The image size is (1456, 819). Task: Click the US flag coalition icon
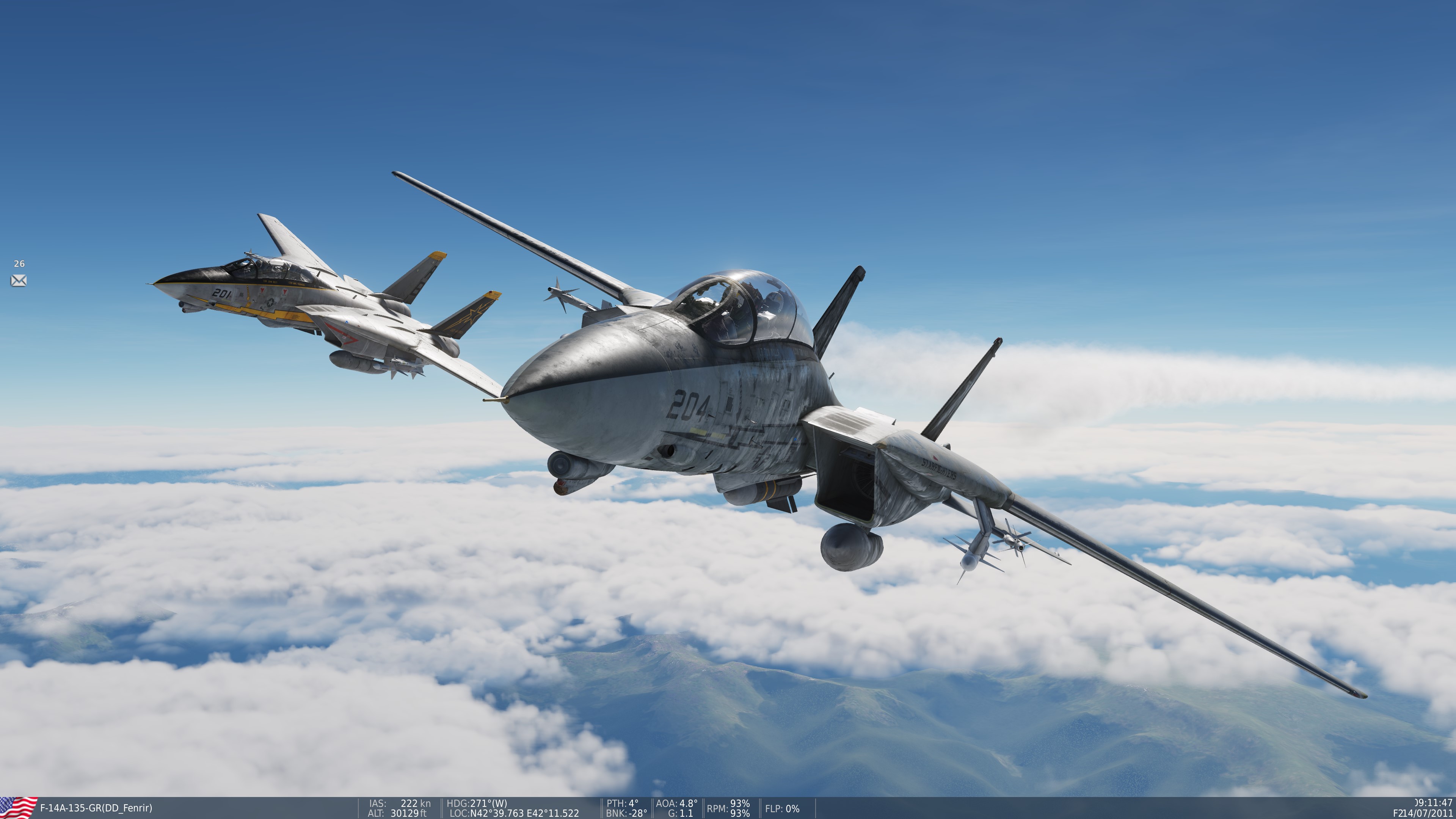[x=18, y=808]
